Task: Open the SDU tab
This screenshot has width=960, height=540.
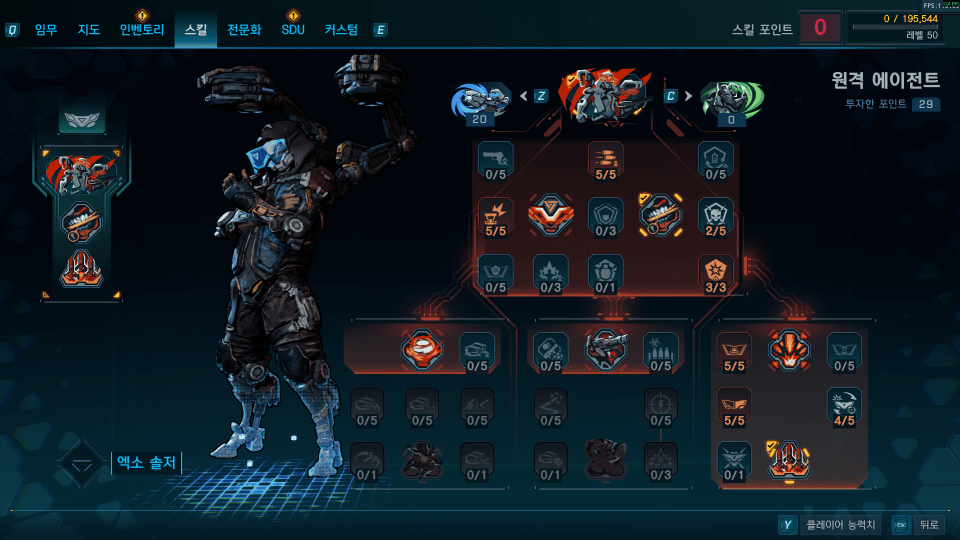Action: [292, 30]
